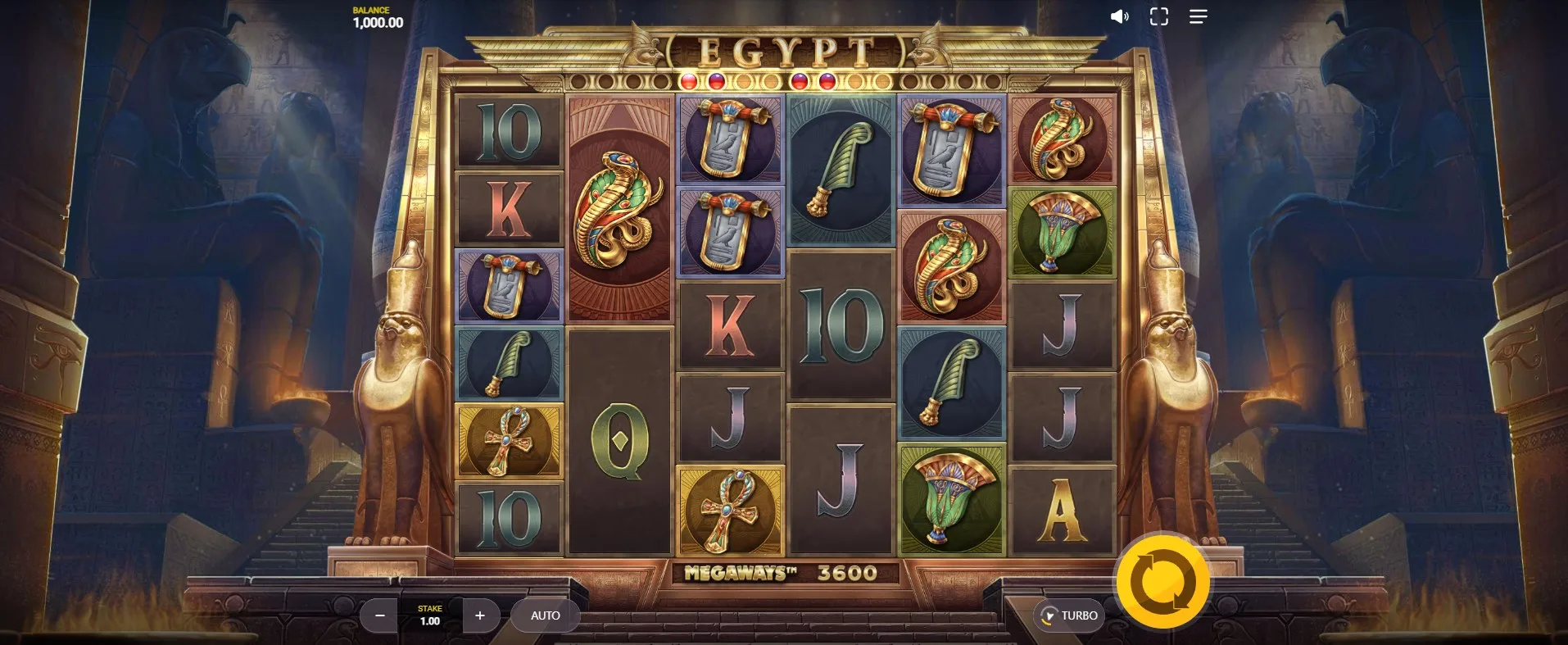1568x645 pixels.
Task: Increase the stake with the plus button
Action: click(480, 615)
